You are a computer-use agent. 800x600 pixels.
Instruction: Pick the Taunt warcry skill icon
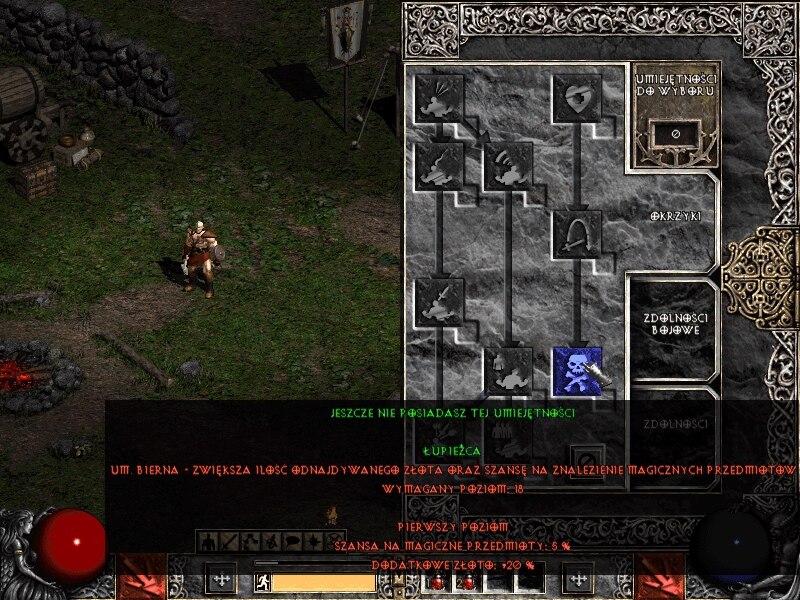[x=440, y=166]
